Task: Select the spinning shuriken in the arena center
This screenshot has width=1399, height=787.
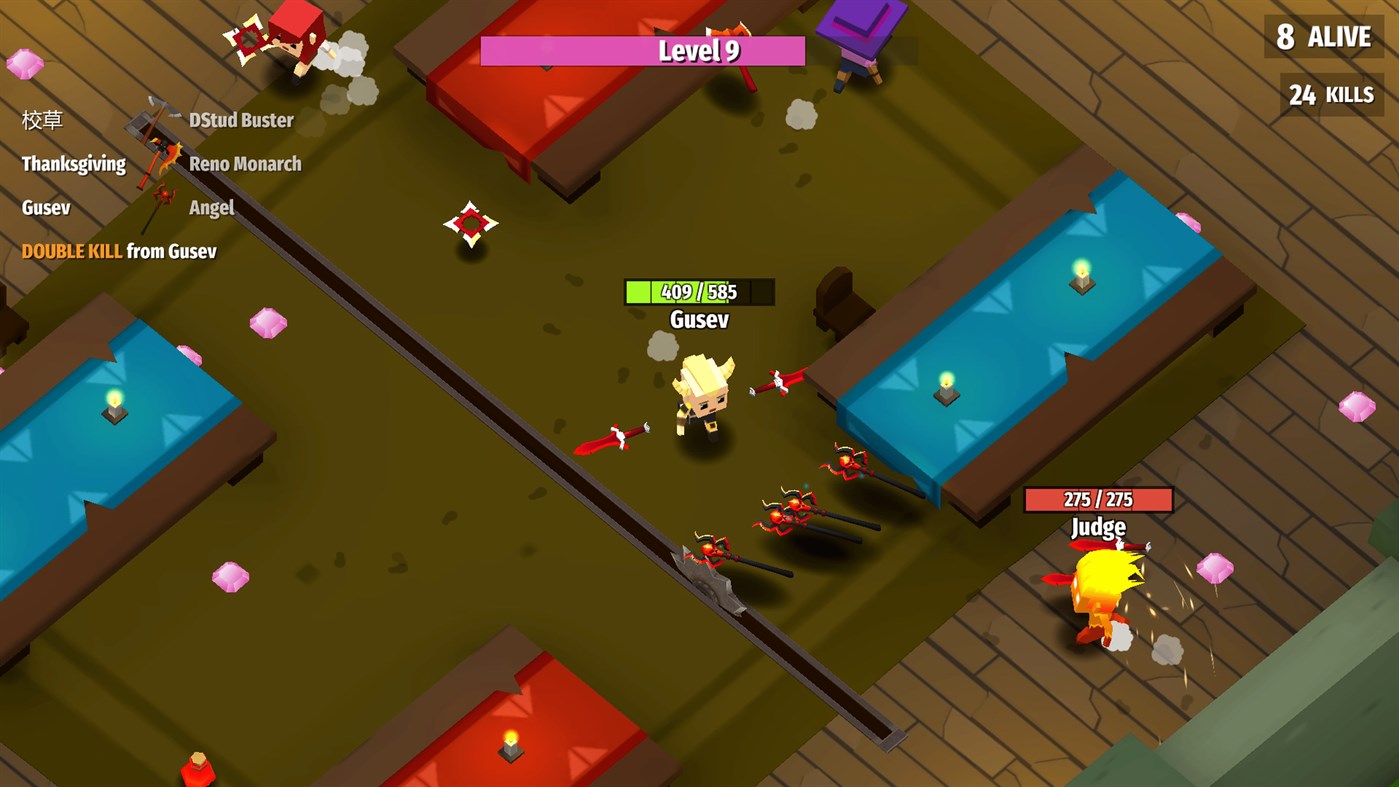Action: (470, 224)
